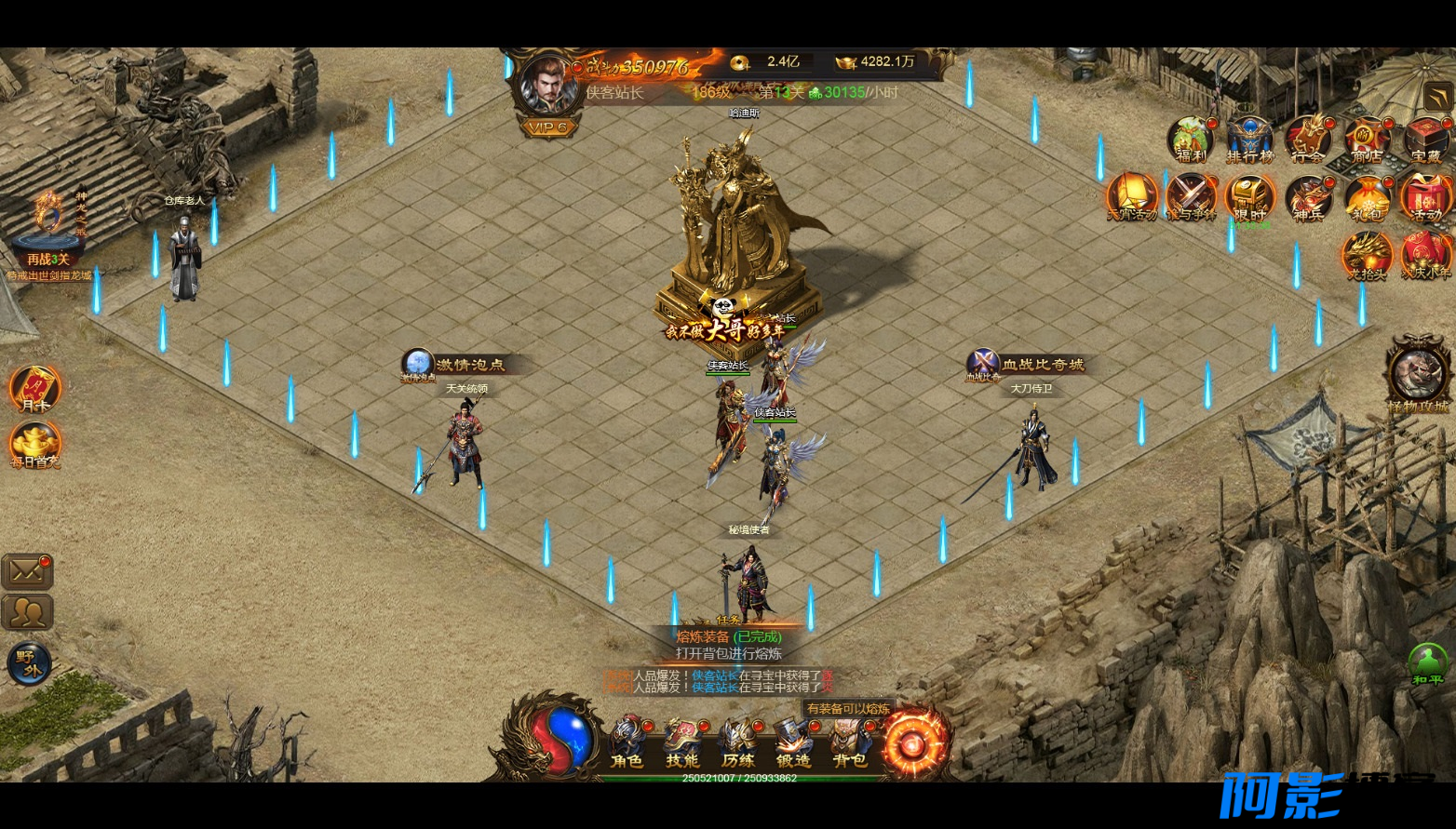
Task: Open the mail envelope button
Action: point(27,571)
